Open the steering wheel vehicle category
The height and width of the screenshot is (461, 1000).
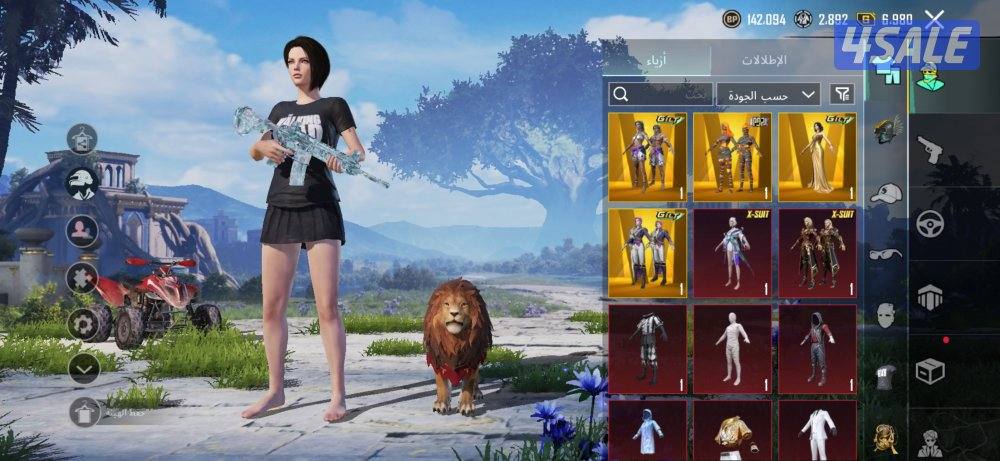click(929, 222)
